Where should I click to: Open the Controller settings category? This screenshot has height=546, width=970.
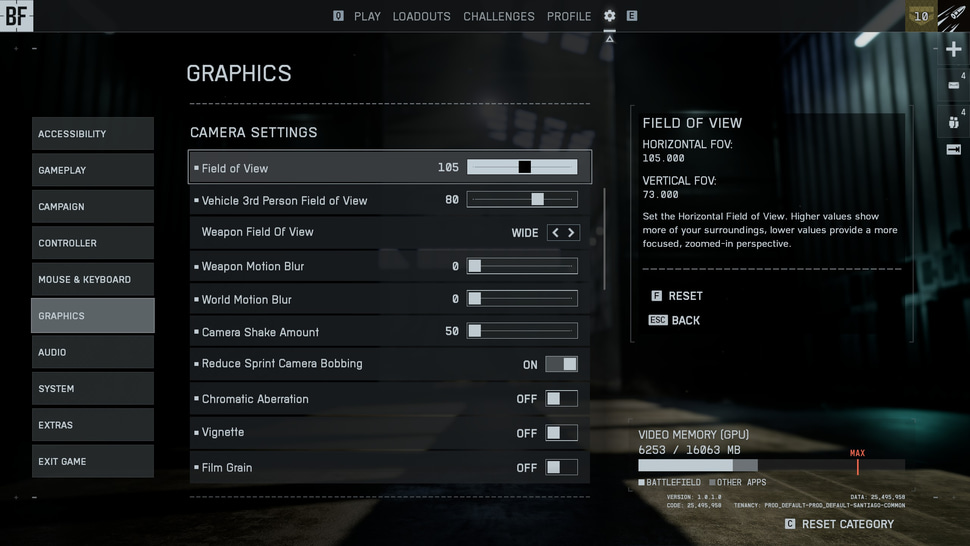pyautogui.click(x=92, y=243)
